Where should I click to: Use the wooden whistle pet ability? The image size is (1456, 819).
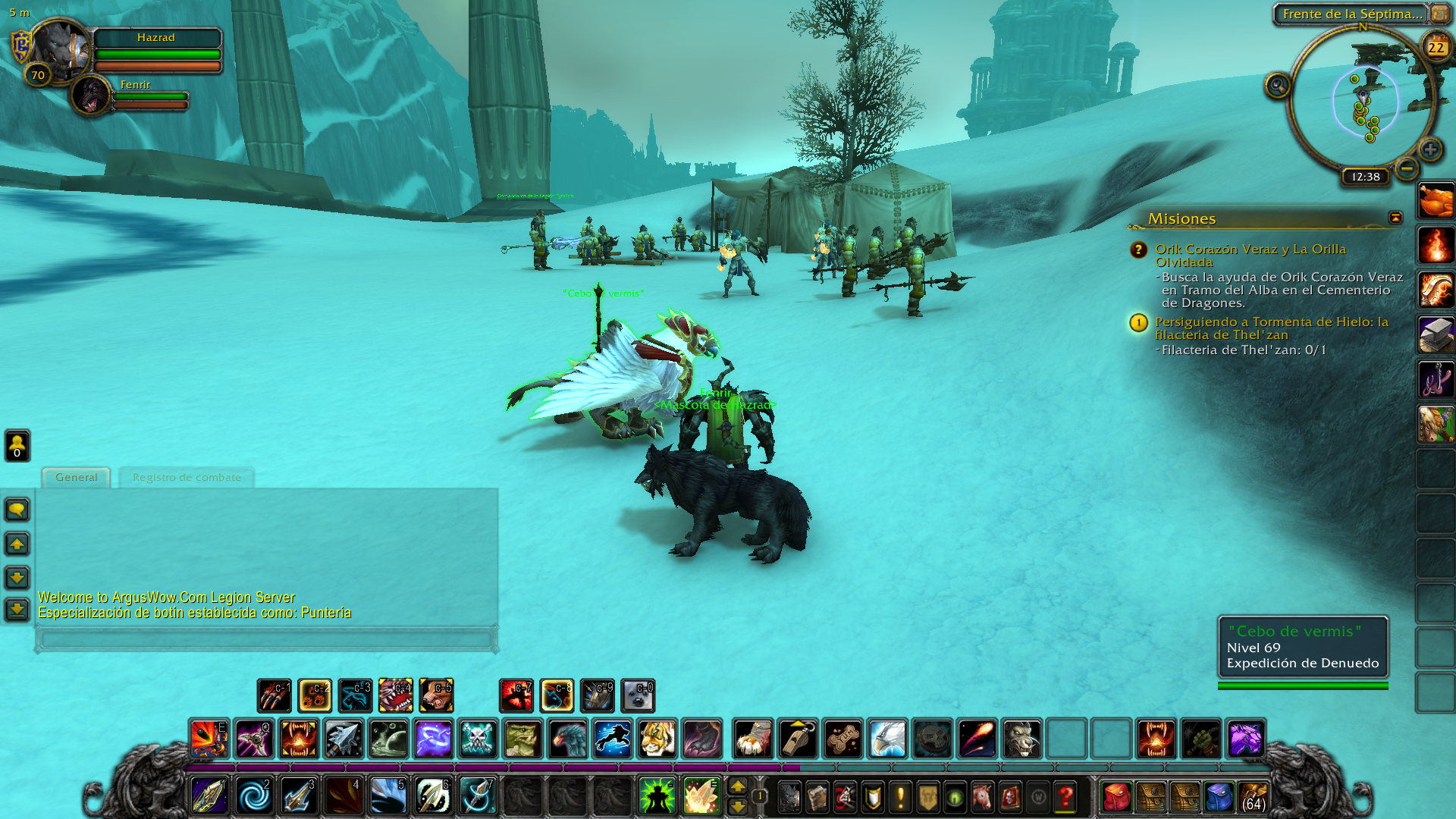798,739
